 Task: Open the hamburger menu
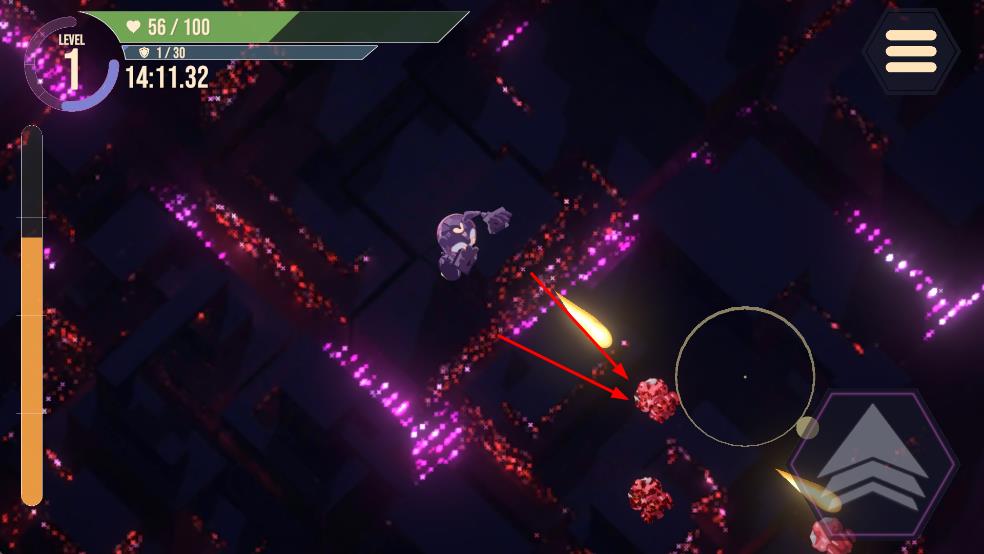click(x=911, y=51)
